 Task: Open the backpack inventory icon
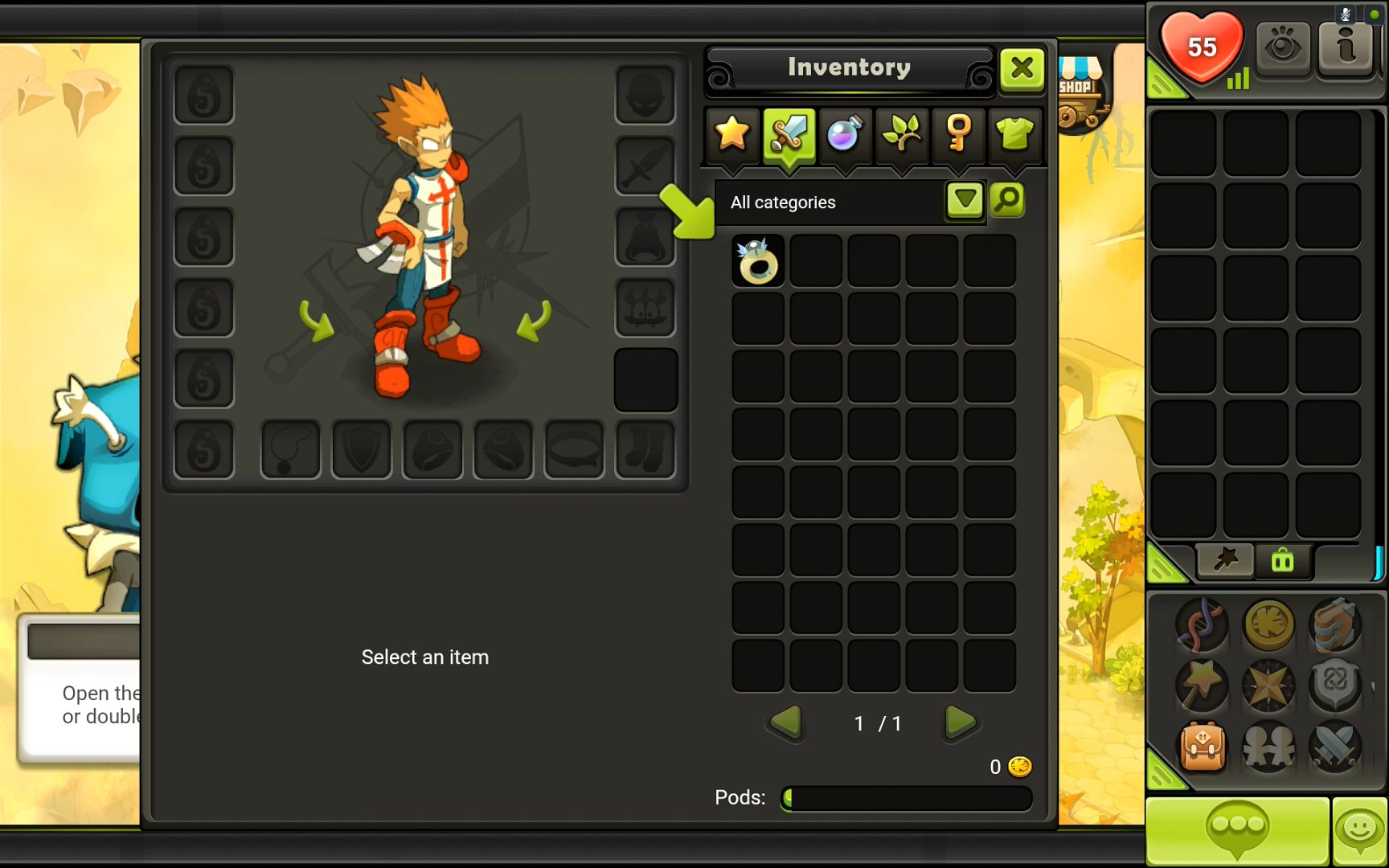(1203, 749)
